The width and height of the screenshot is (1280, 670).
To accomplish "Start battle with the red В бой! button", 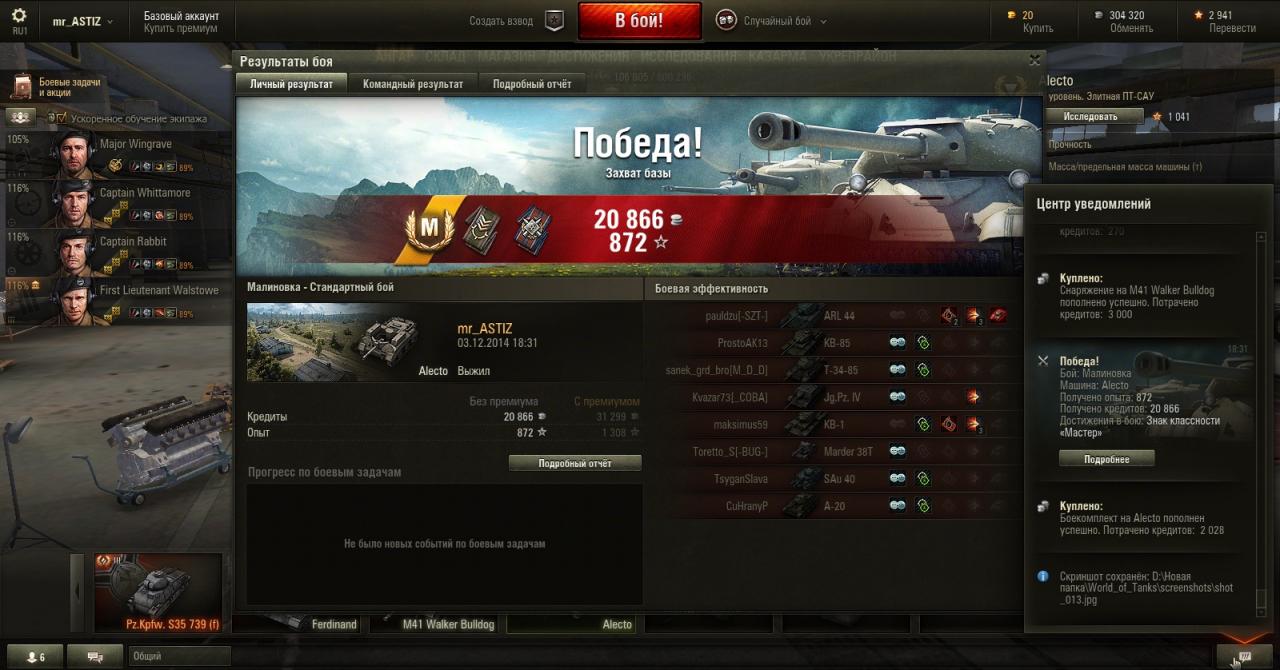I will tap(638, 20).
